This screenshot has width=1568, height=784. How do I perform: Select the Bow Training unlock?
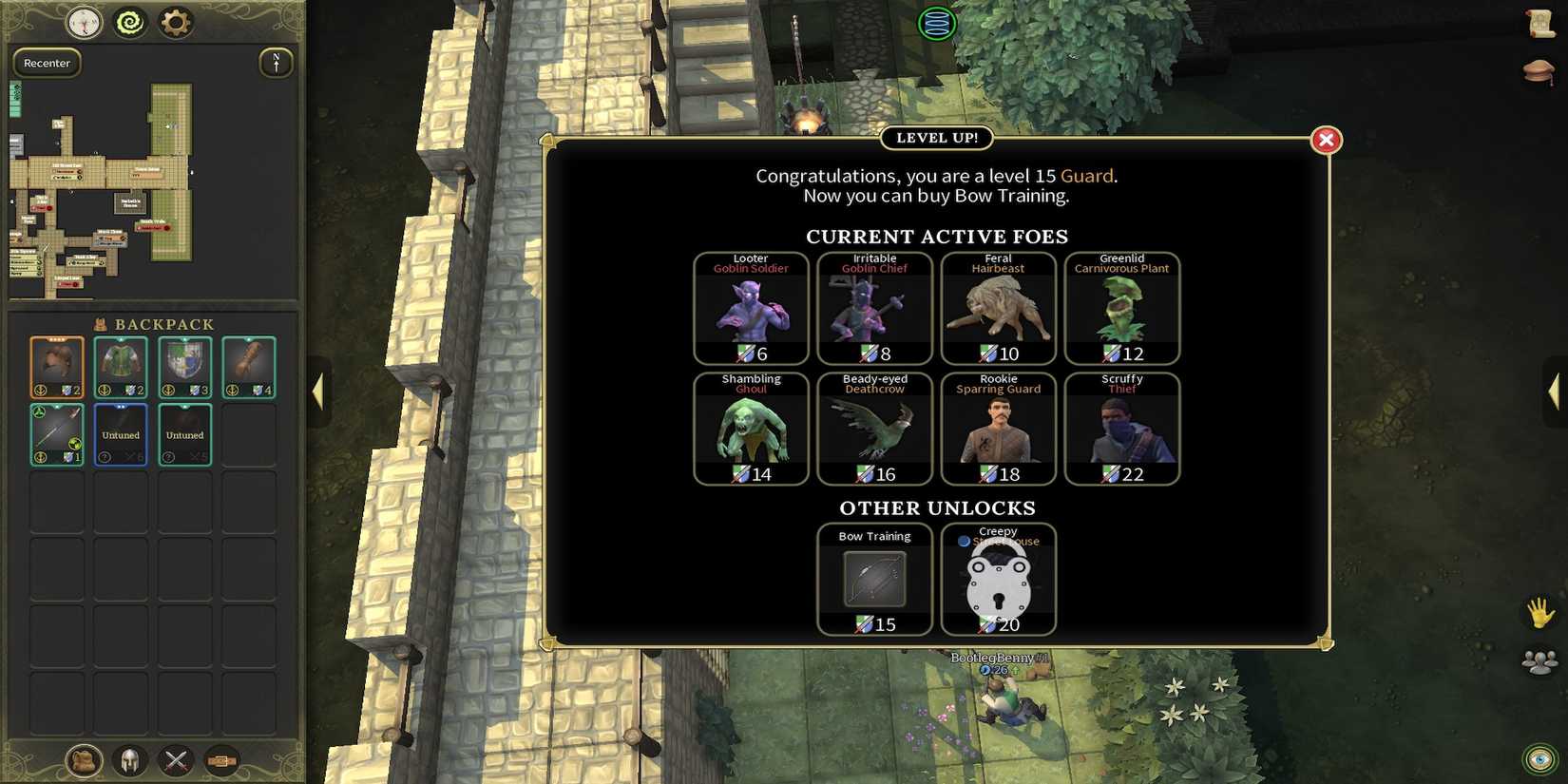(x=873, y=580)
